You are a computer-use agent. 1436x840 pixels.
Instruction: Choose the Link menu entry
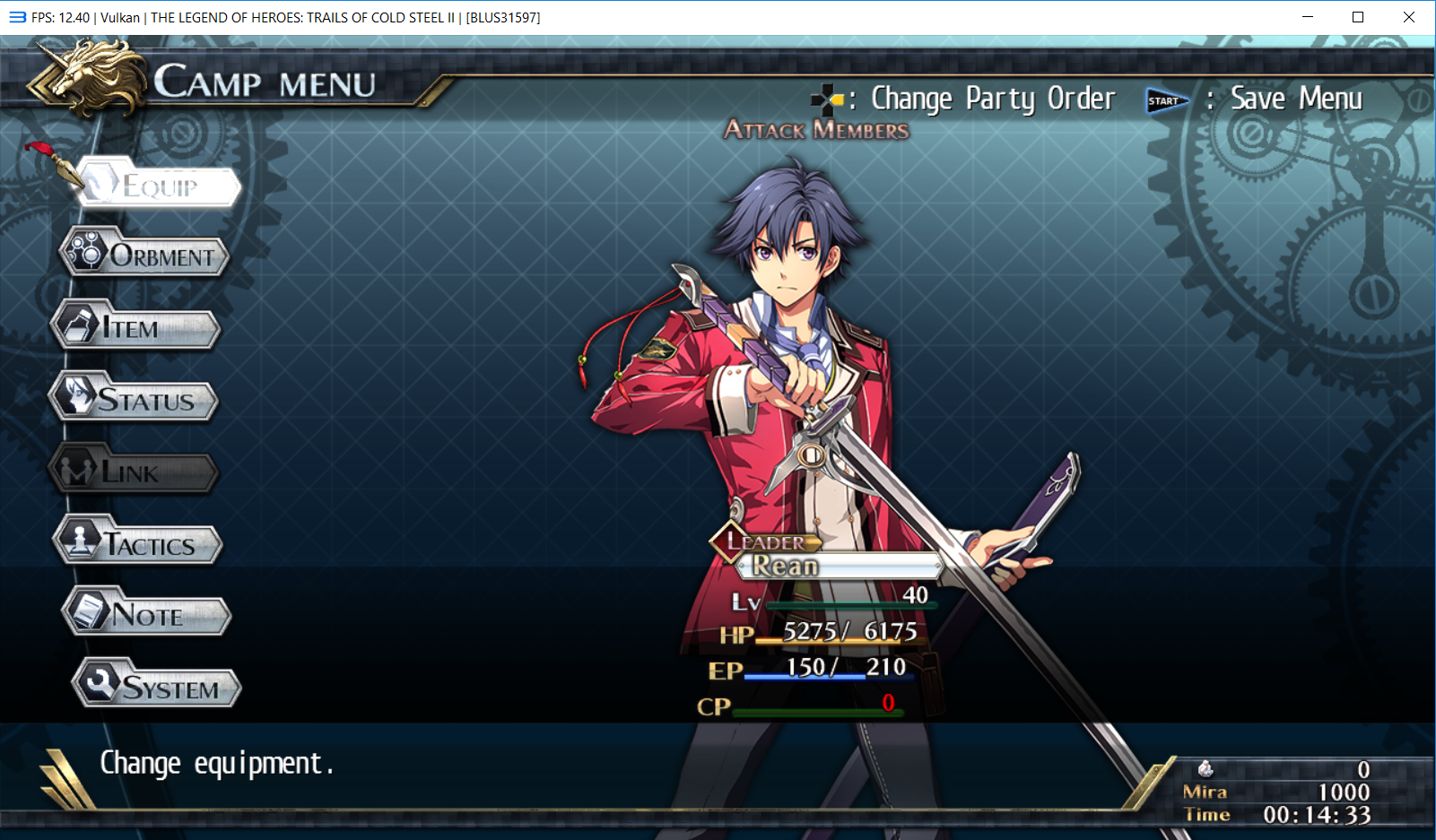point(135,472)
